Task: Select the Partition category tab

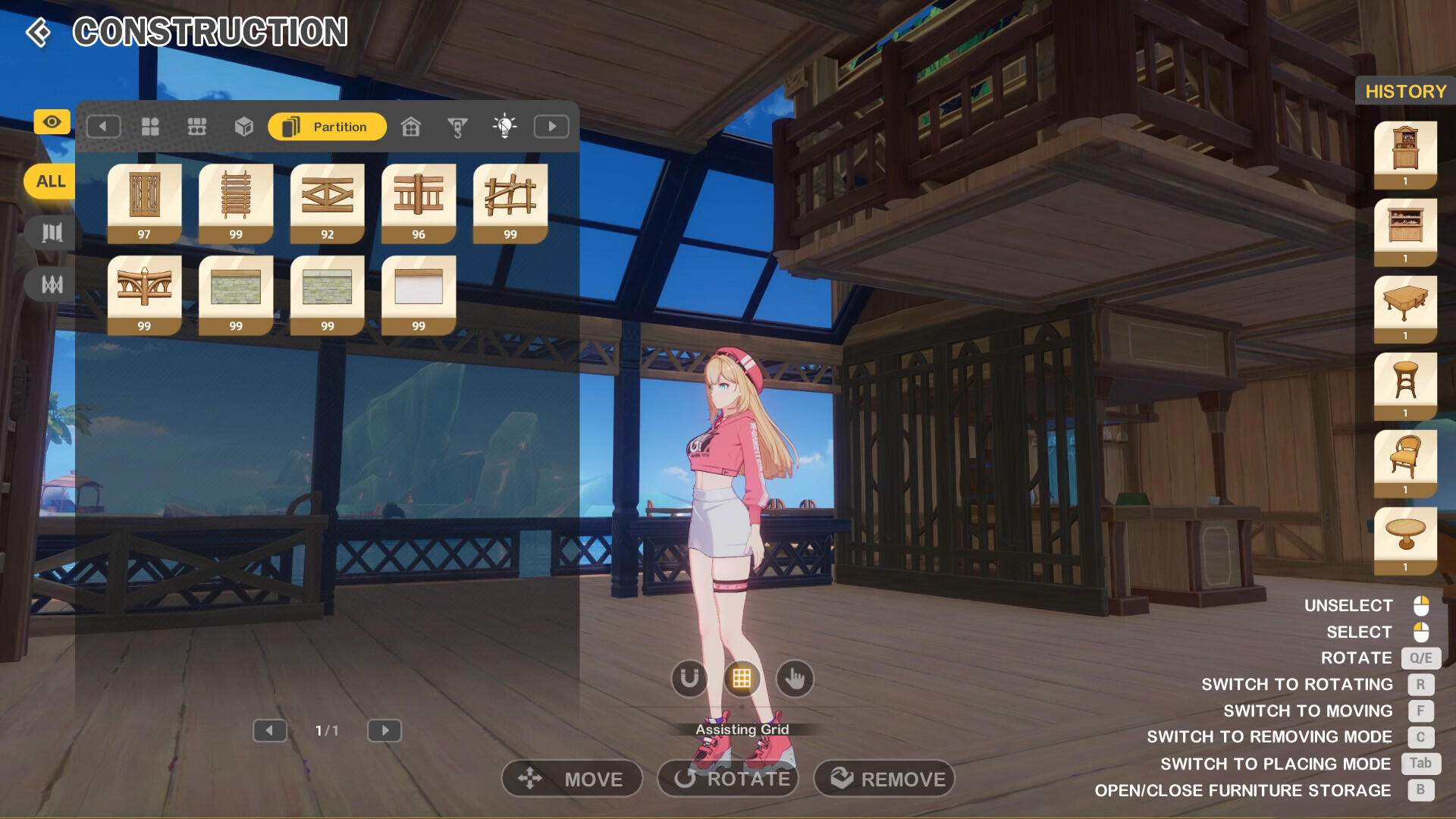Action: pyautogui.click(x=327, y=127)
